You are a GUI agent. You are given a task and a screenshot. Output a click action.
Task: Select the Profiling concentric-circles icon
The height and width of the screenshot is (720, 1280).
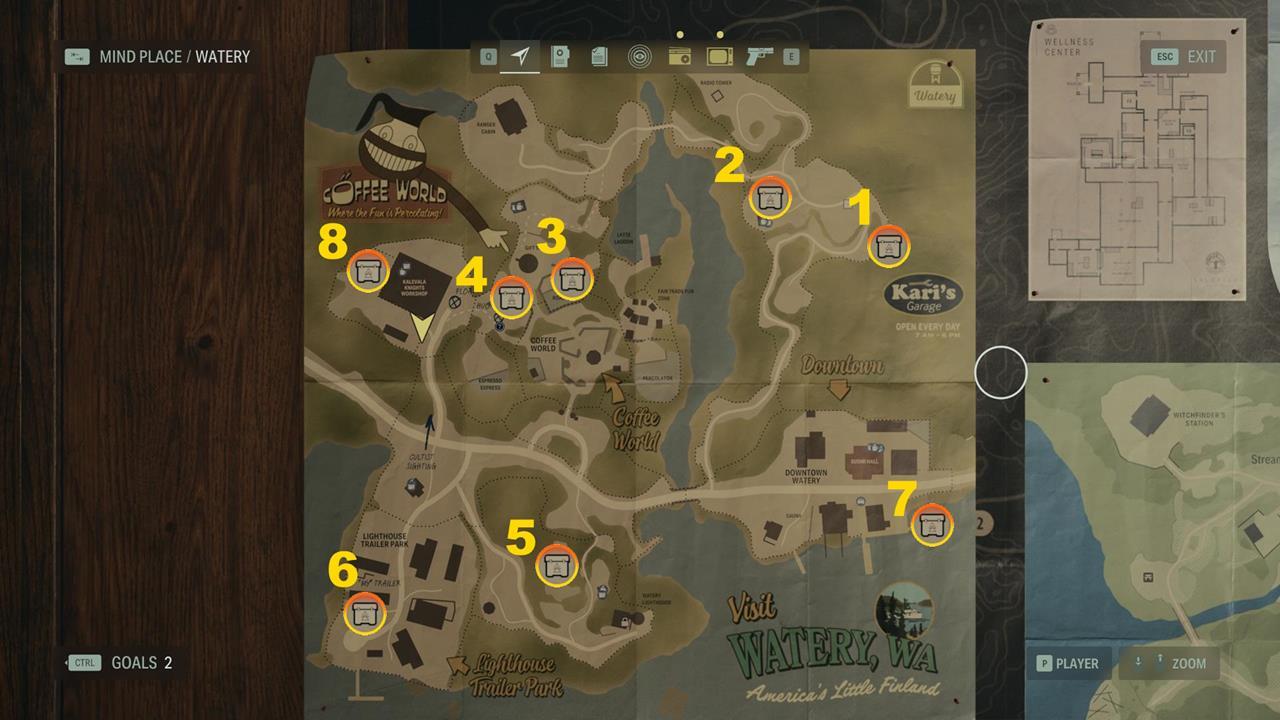point(637,58)
